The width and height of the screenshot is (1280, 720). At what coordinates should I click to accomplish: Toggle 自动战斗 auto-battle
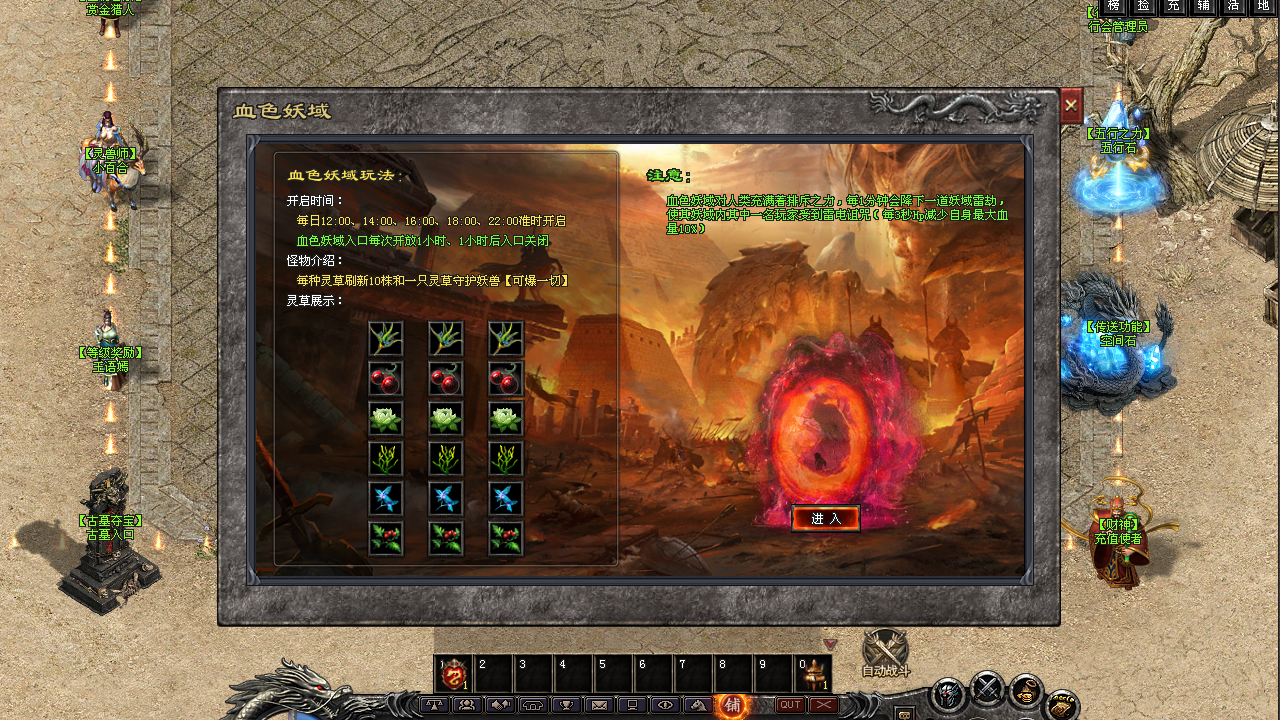tap(885, 651)
